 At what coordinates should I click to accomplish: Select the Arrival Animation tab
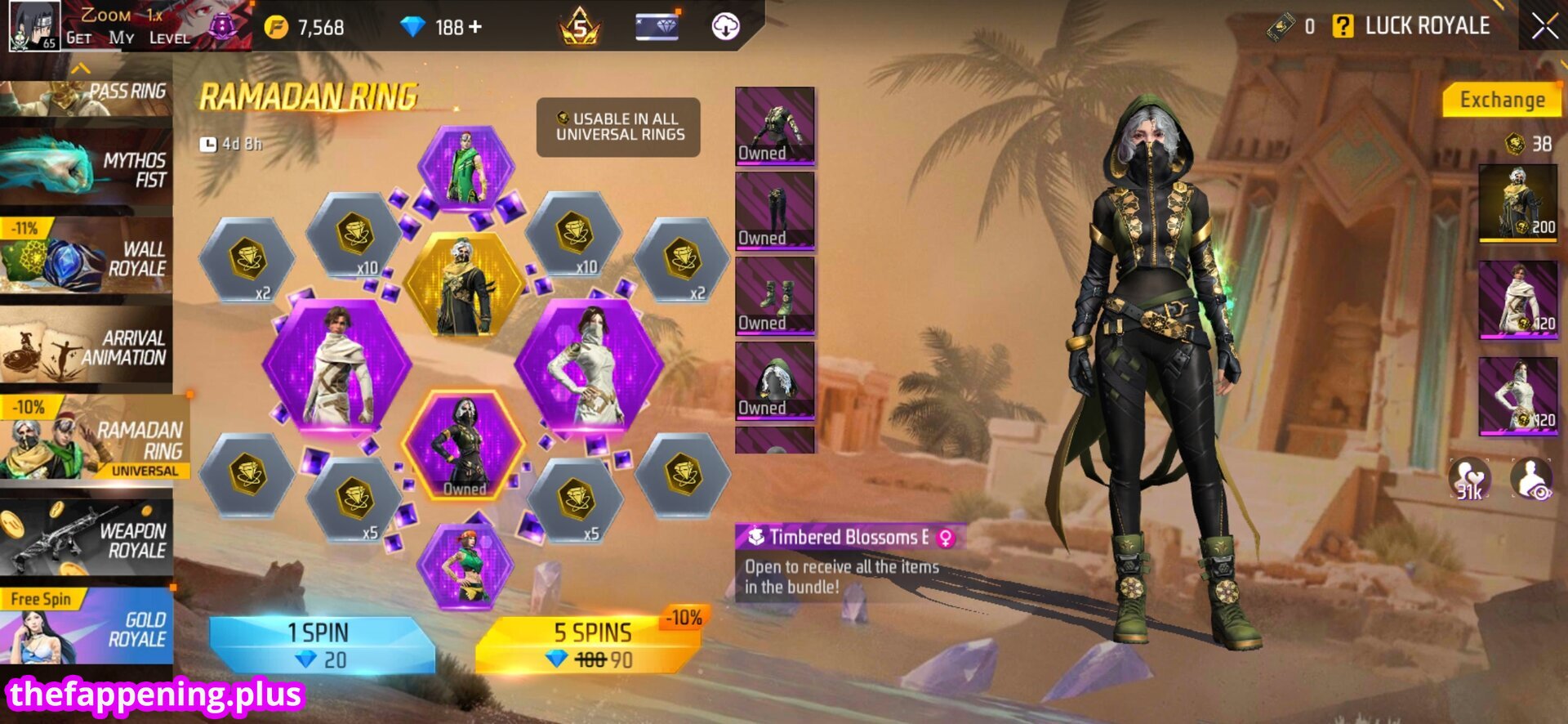(87, 347)
